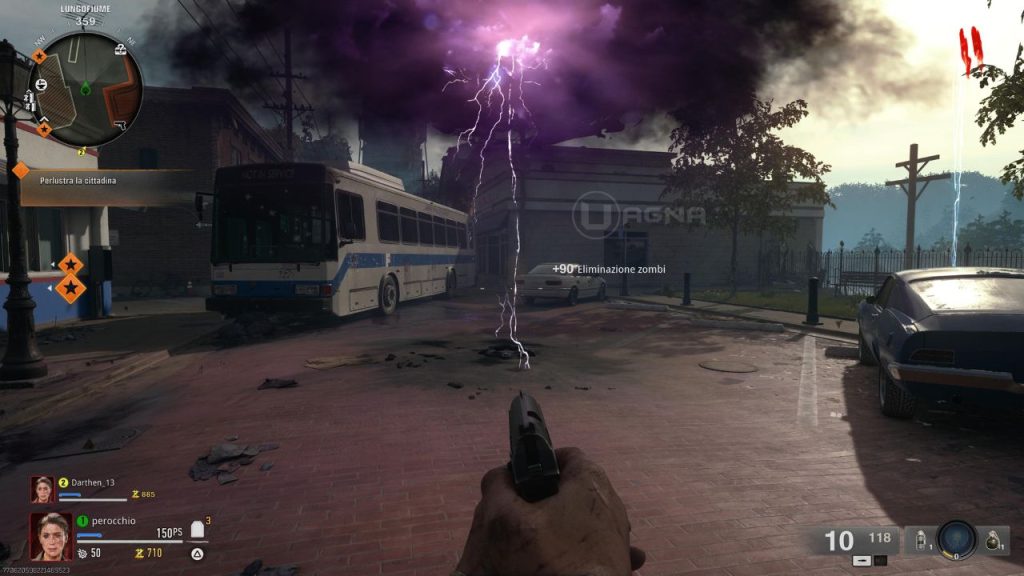Image resolution: width=1024 pixels, height=576 pixels.
Task: Click the pistol marker on the minimap
Action: [119, 124]
